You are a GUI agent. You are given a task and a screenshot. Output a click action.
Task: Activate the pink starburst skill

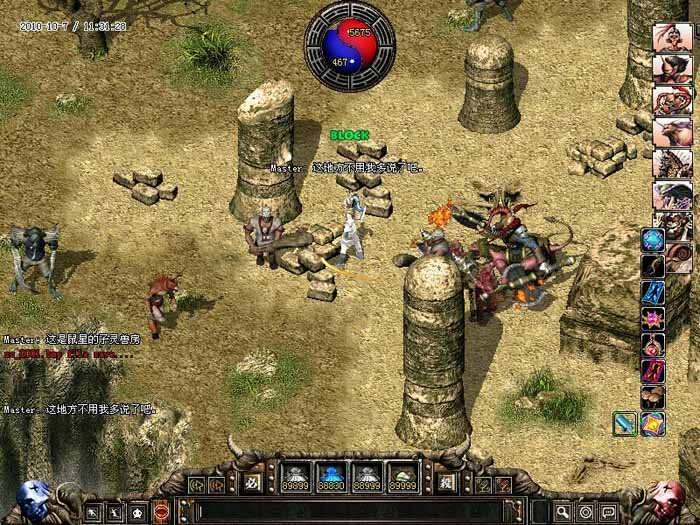pyautogui.click(x=653, y=319)
